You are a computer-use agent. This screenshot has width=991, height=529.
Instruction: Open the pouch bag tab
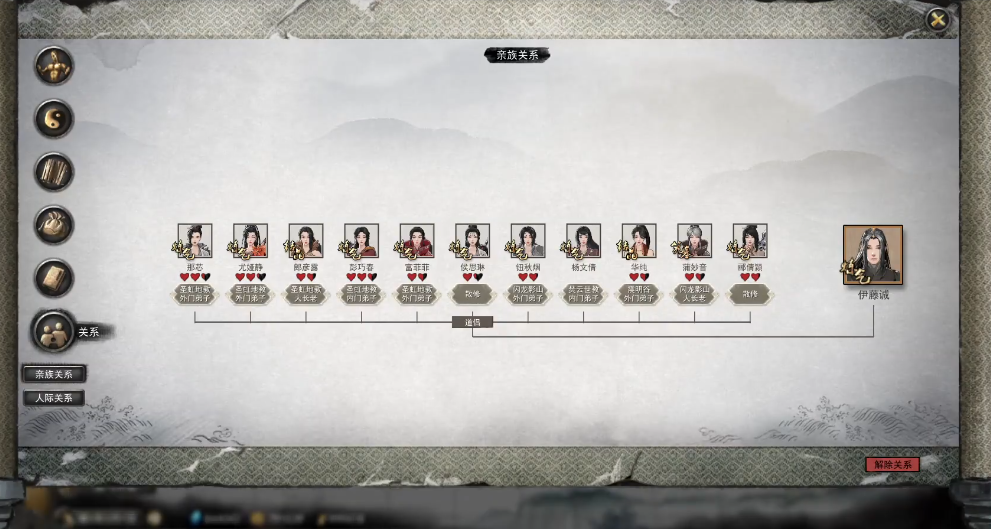[x=54, y=225]
